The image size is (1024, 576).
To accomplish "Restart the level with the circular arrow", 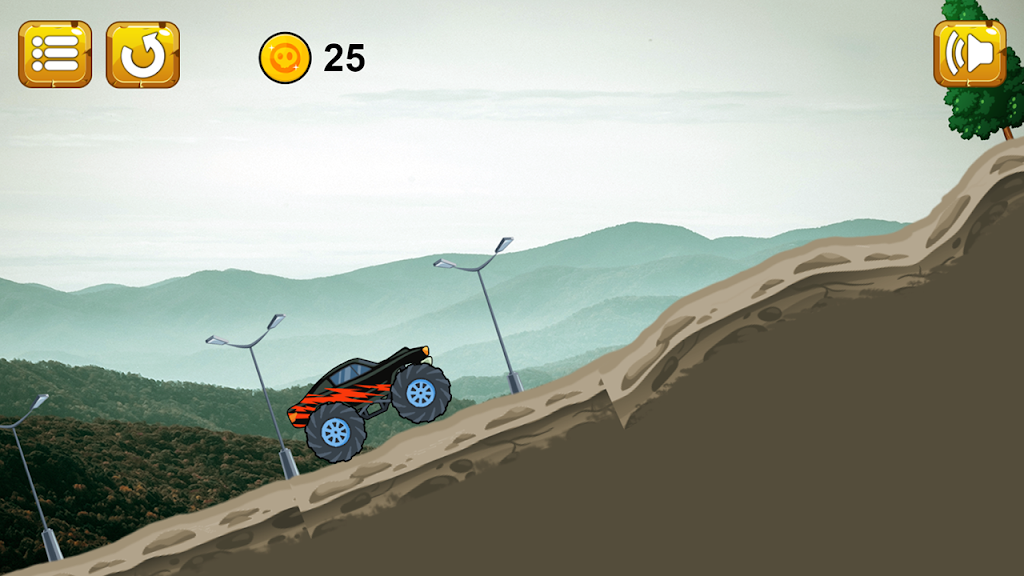I will click(143, 54).
